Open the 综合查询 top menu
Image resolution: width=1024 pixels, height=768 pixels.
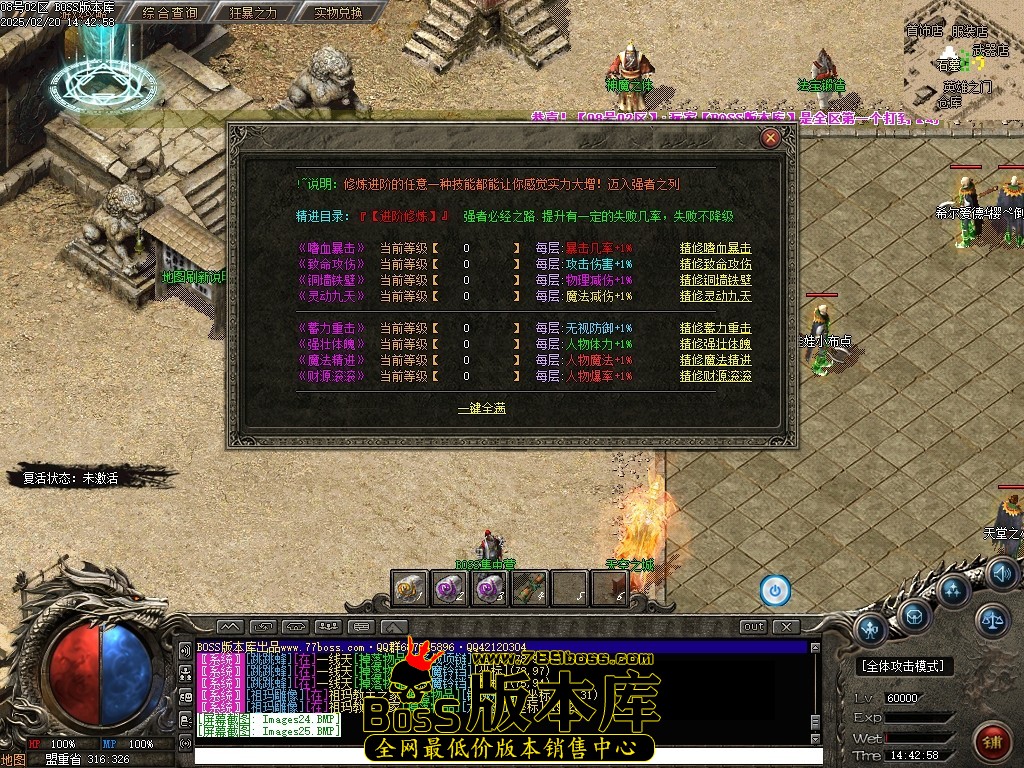pyautogui.click(x=170, y=13)
